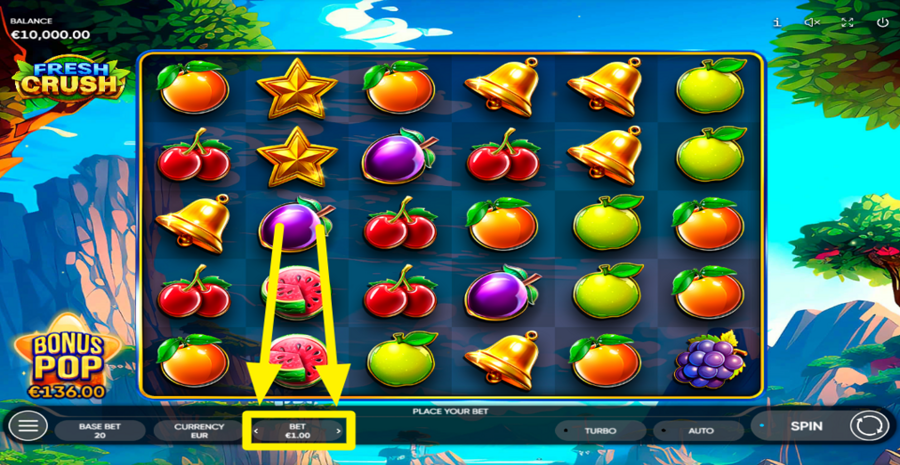Open the Base Bet selector
The image size is (900, 465).
click(100, 431)
